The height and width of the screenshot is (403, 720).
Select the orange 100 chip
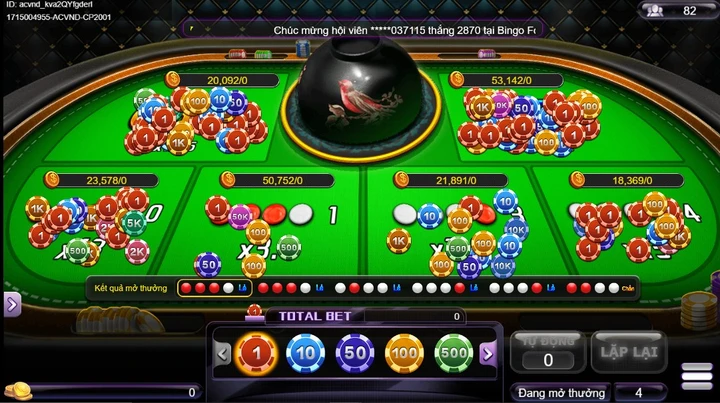coord(405,354)
